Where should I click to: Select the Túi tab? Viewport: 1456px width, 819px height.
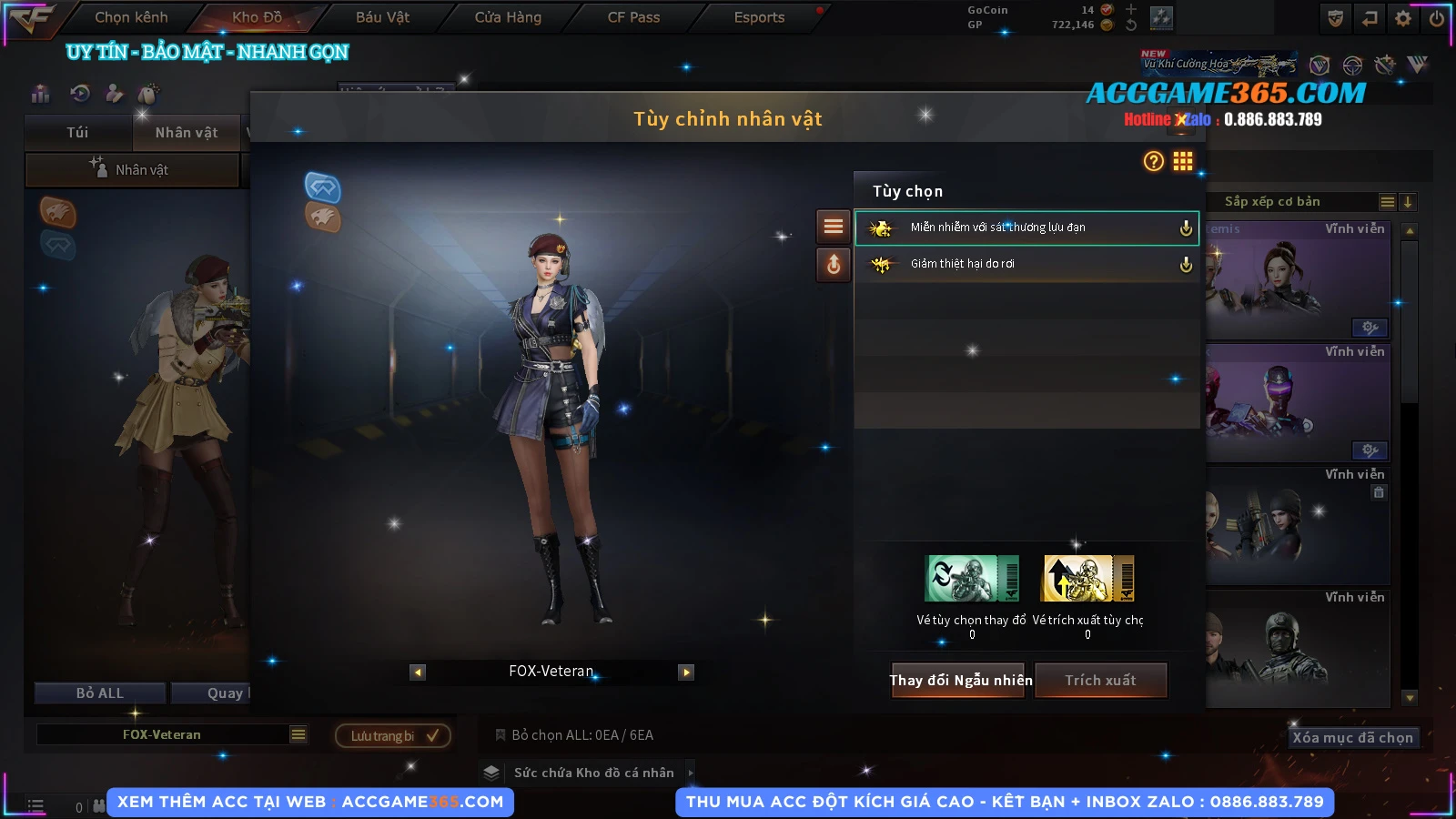click(77, 133)
